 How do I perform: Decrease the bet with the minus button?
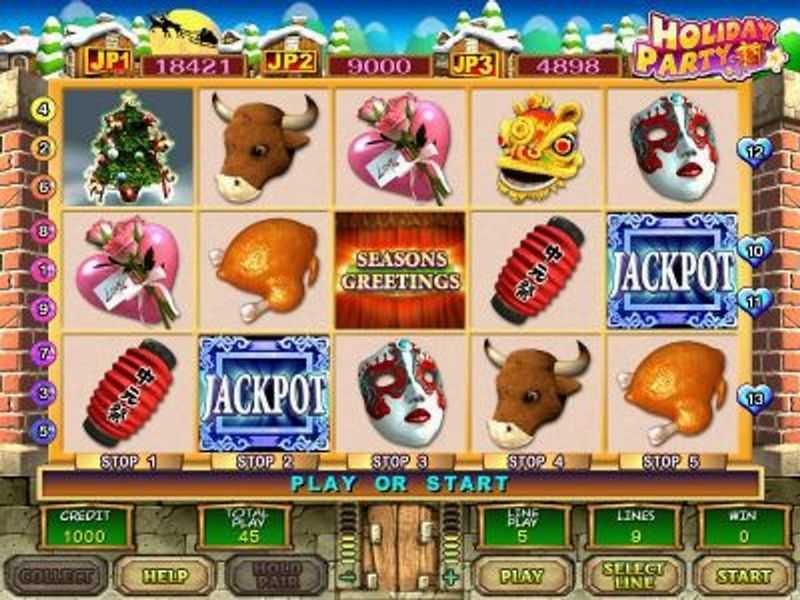346,577
